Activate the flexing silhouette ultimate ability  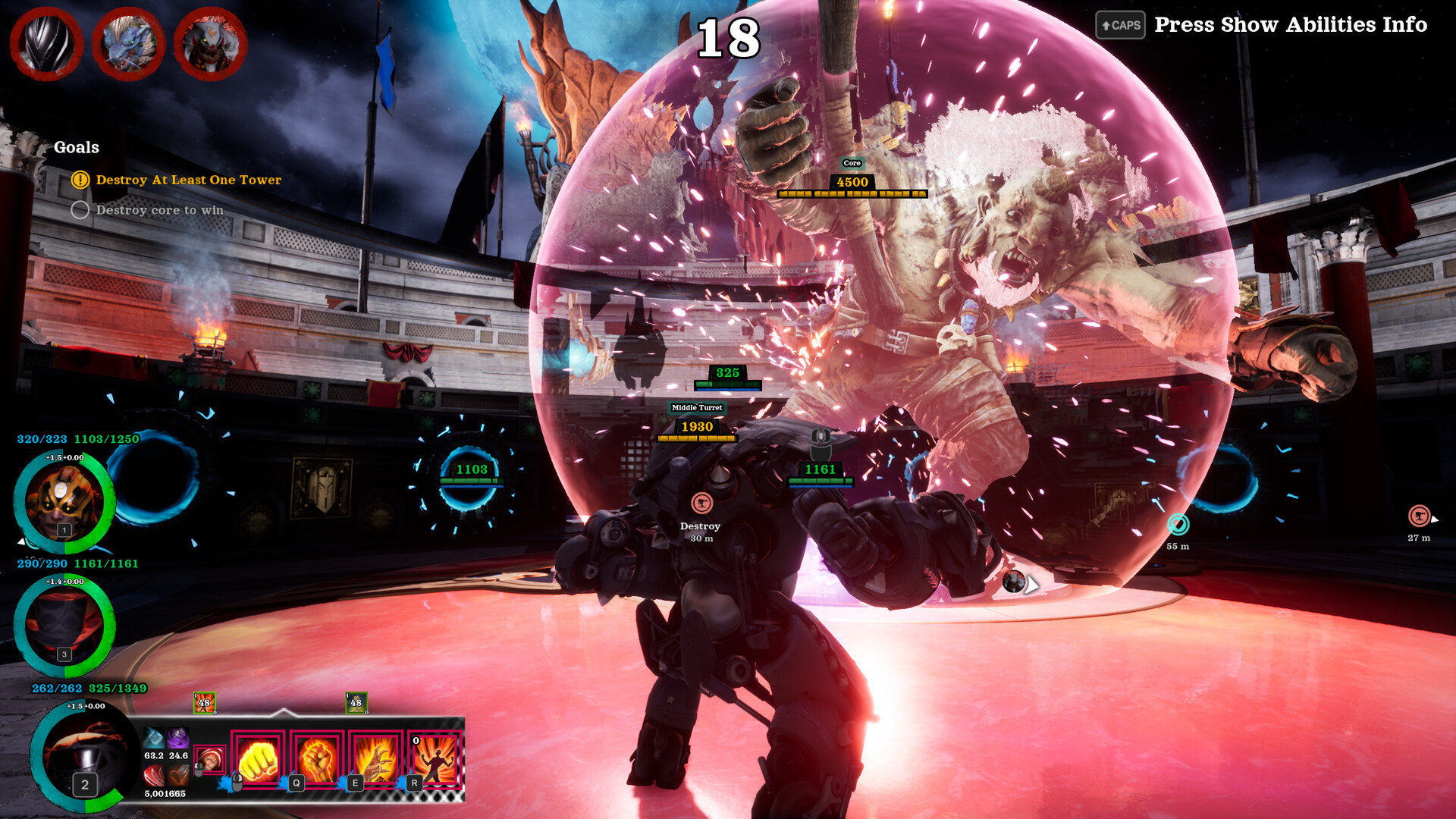click(435, 760)
